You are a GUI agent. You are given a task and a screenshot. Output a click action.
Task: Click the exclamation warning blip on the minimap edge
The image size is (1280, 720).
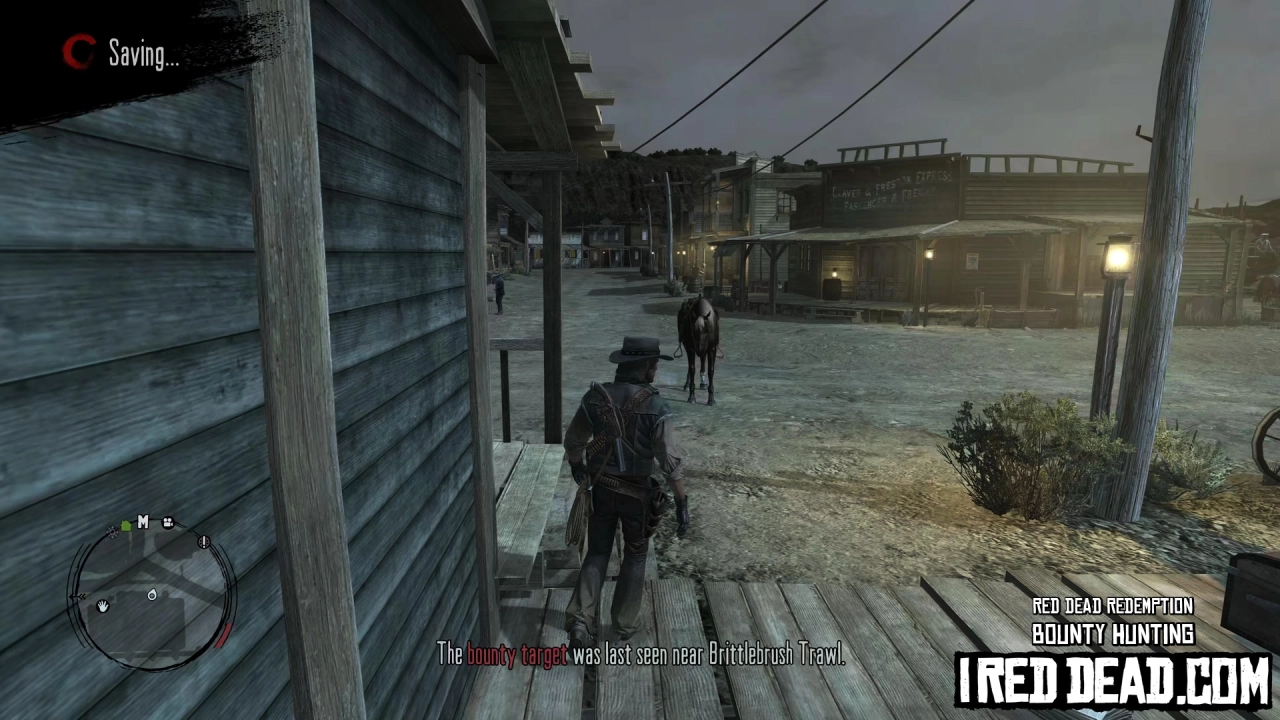[204, 542]
